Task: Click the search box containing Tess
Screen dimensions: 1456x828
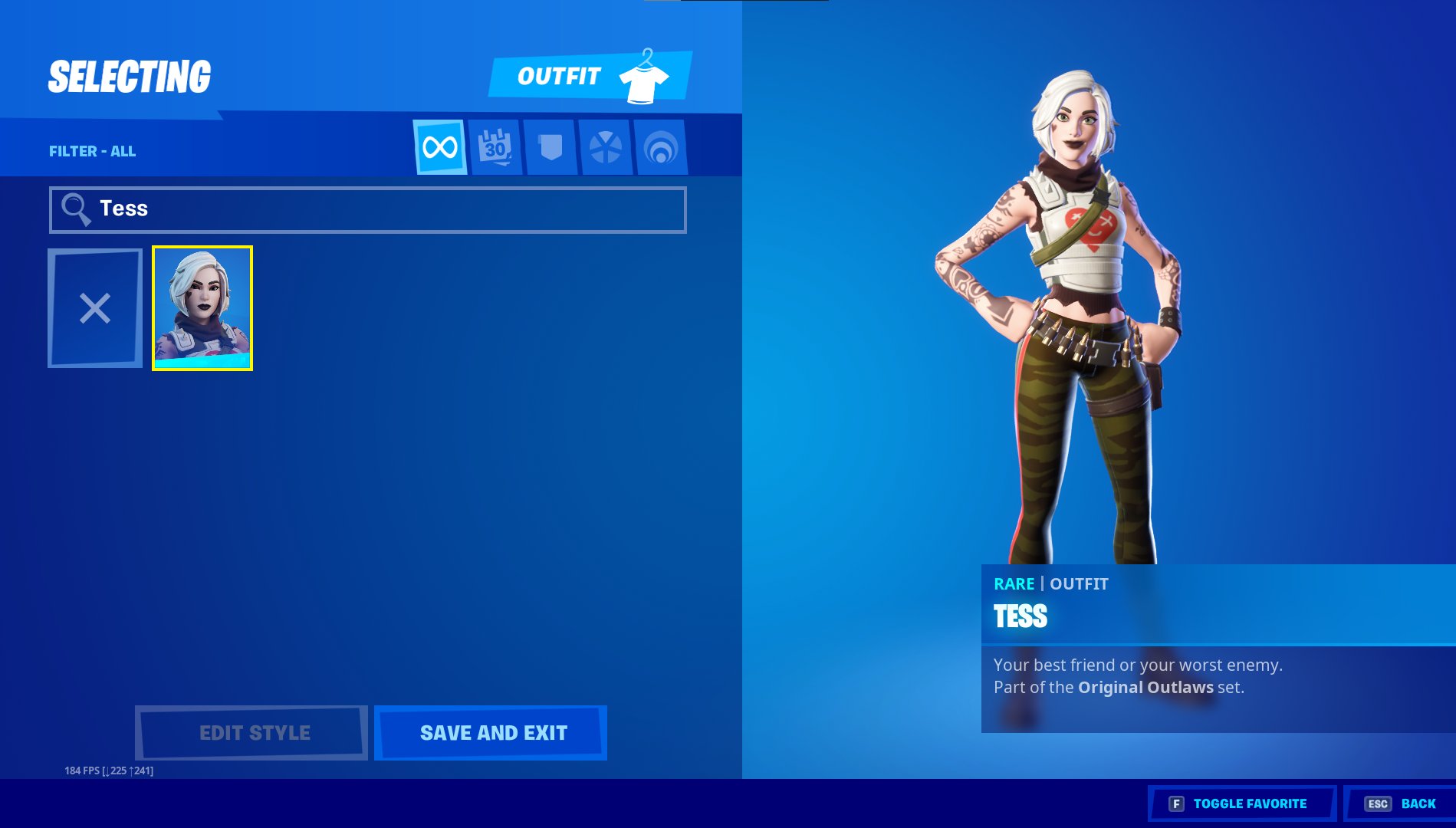Action: pos(368,209)
